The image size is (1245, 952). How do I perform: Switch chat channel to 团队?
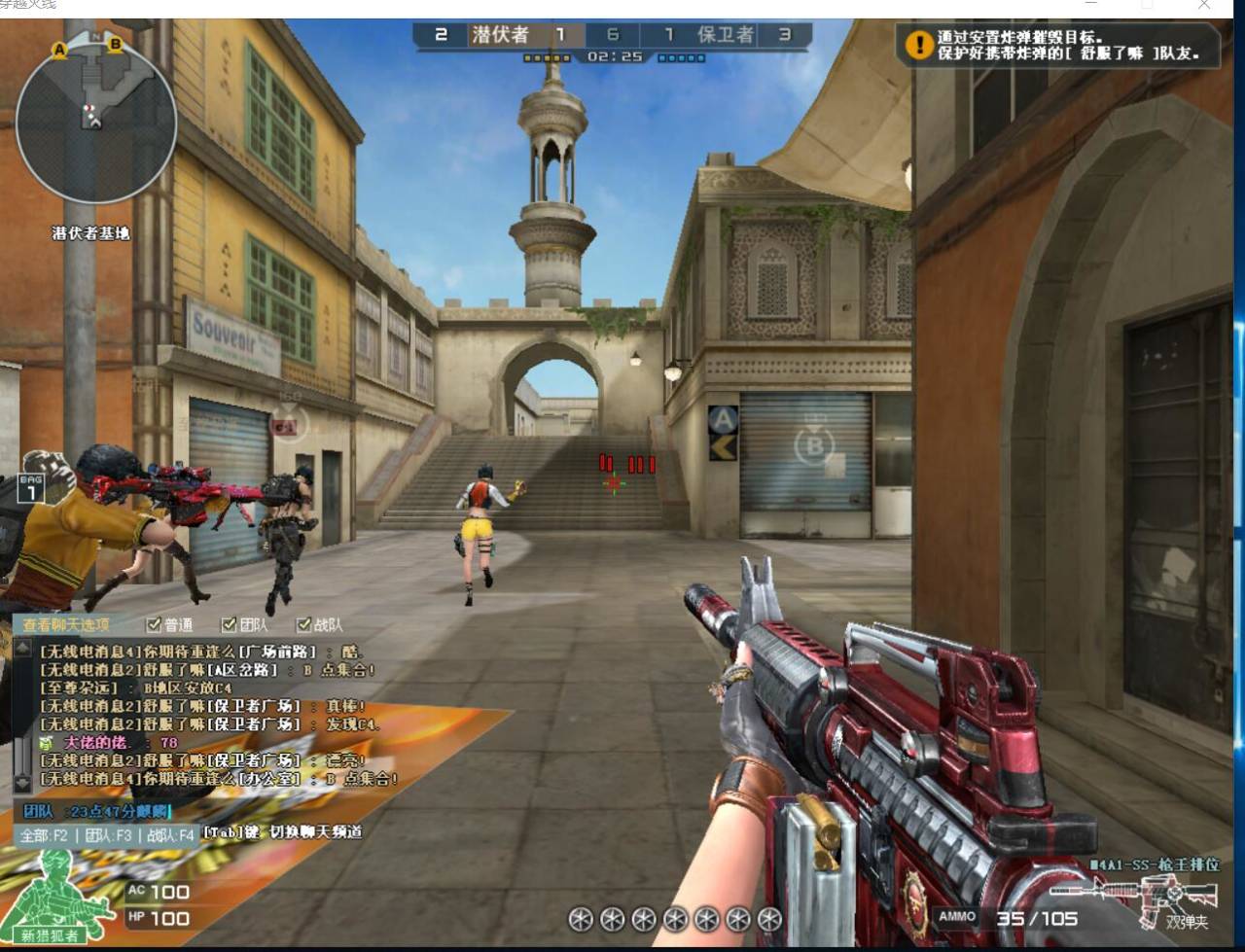tap(108, 834)
